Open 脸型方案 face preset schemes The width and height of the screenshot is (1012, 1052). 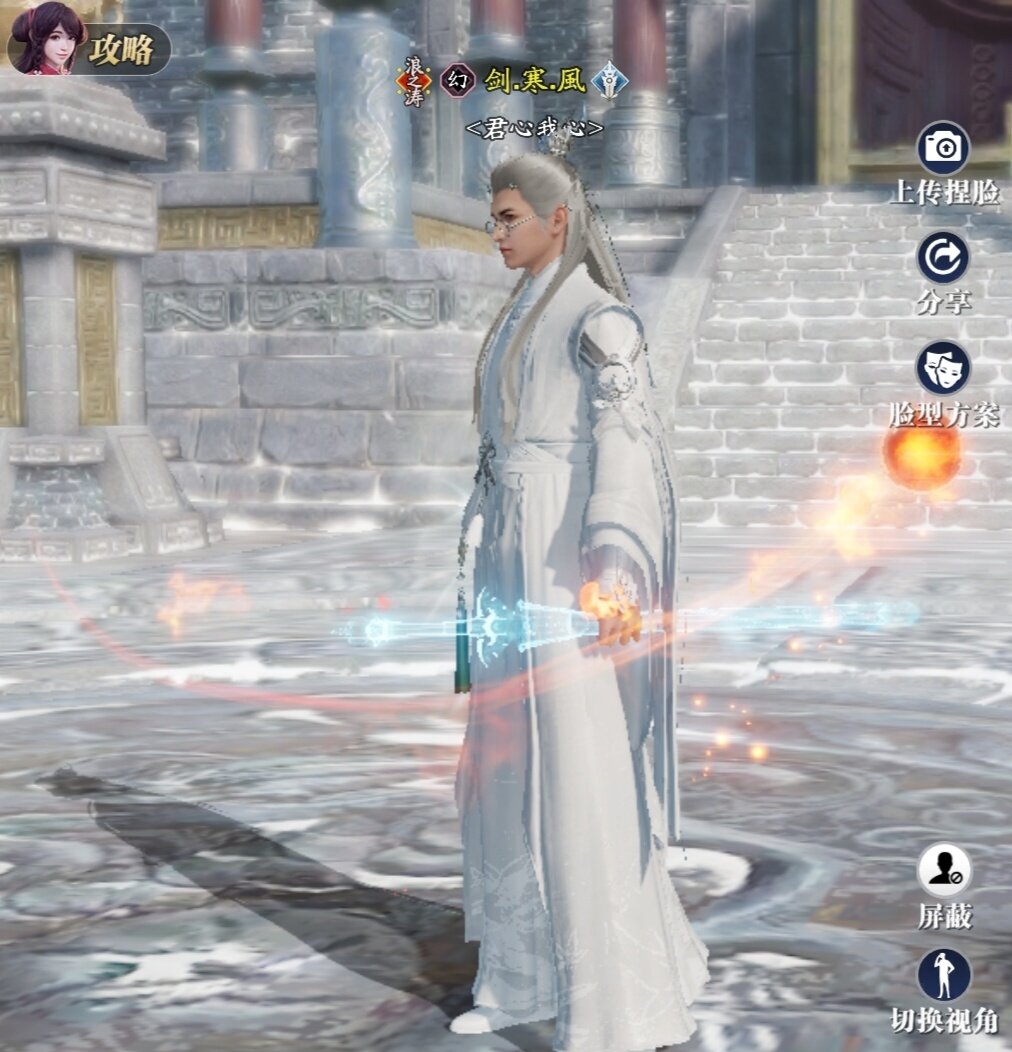click(943, 367)
